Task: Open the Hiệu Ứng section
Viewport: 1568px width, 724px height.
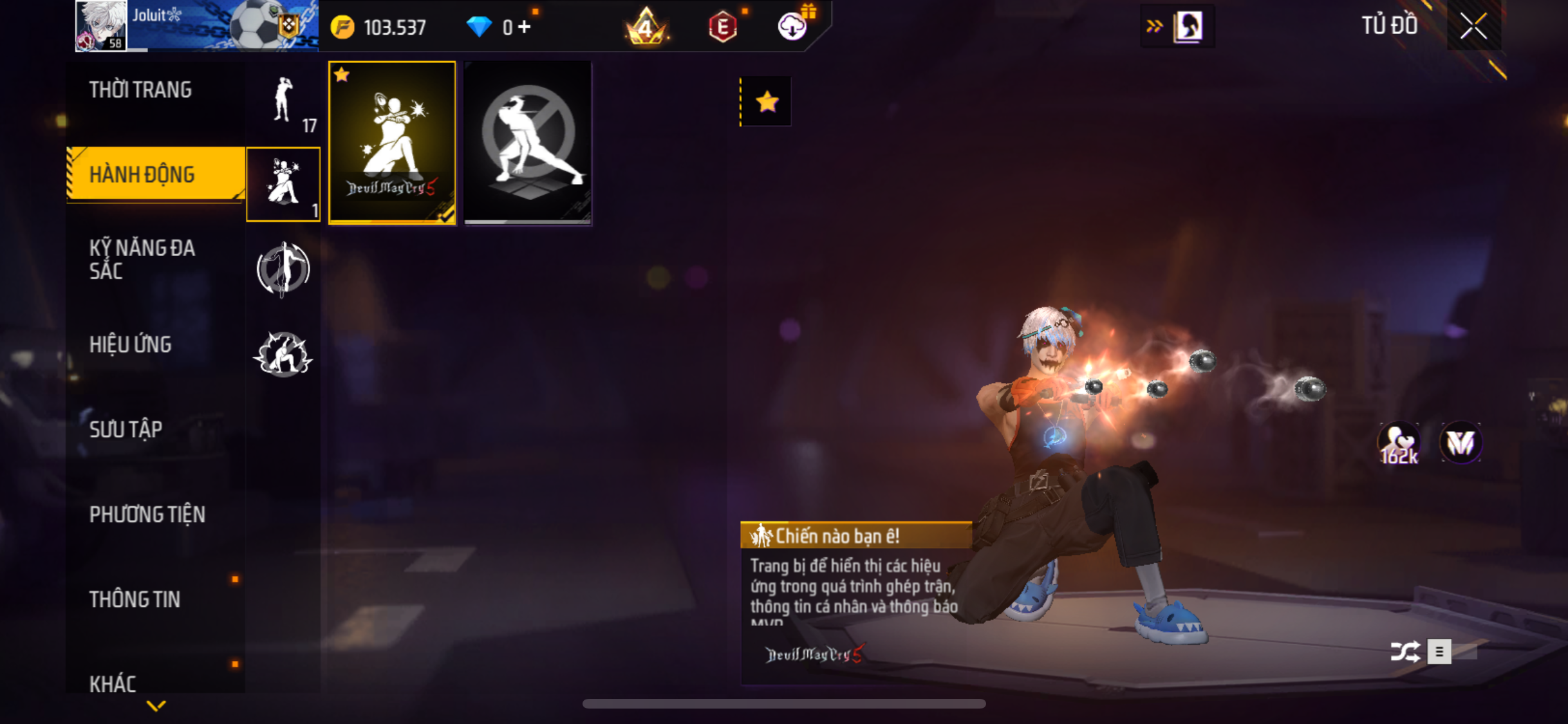Action: 130,344
